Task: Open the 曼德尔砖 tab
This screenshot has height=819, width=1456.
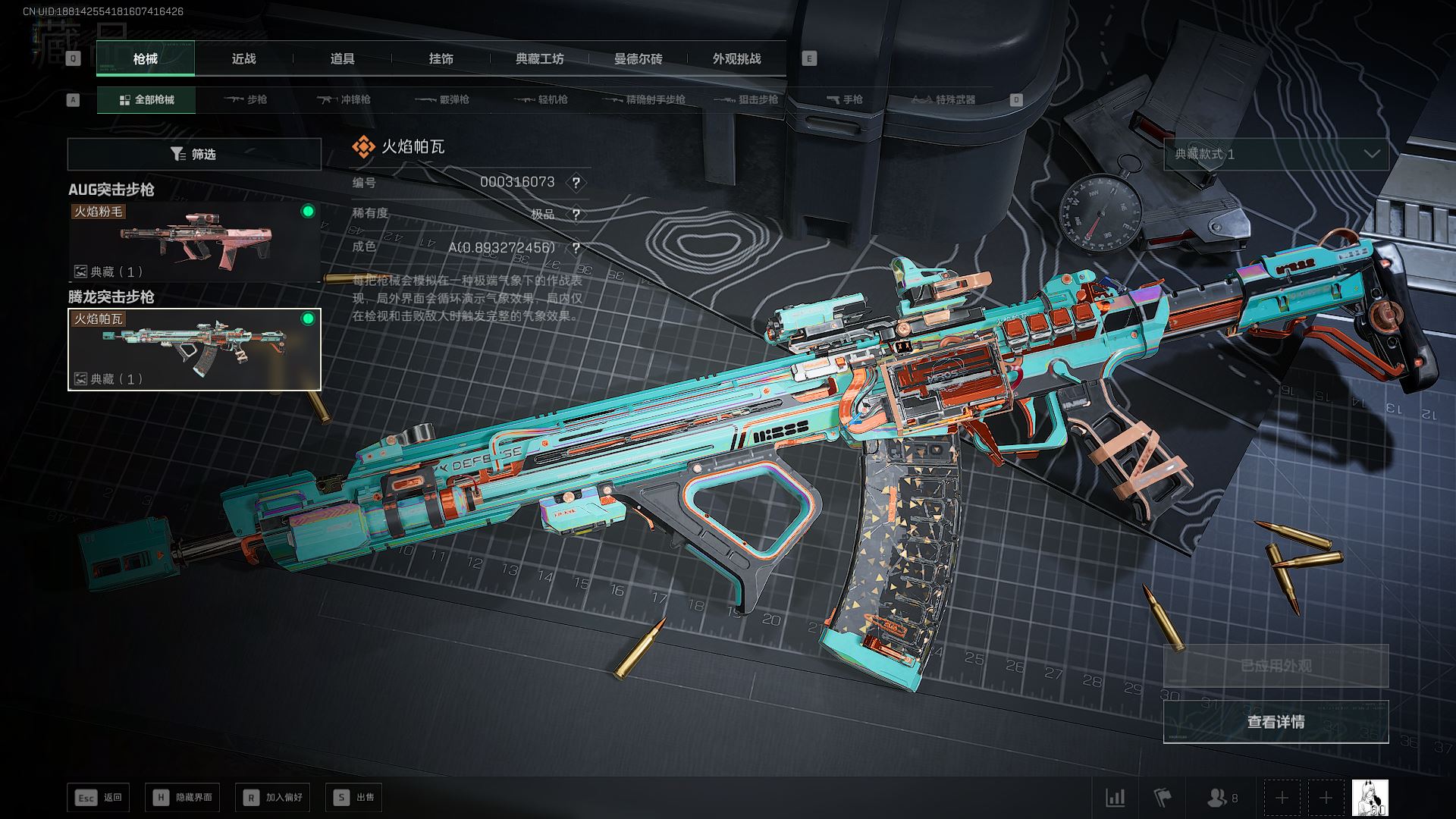Action: click(638, 59)
